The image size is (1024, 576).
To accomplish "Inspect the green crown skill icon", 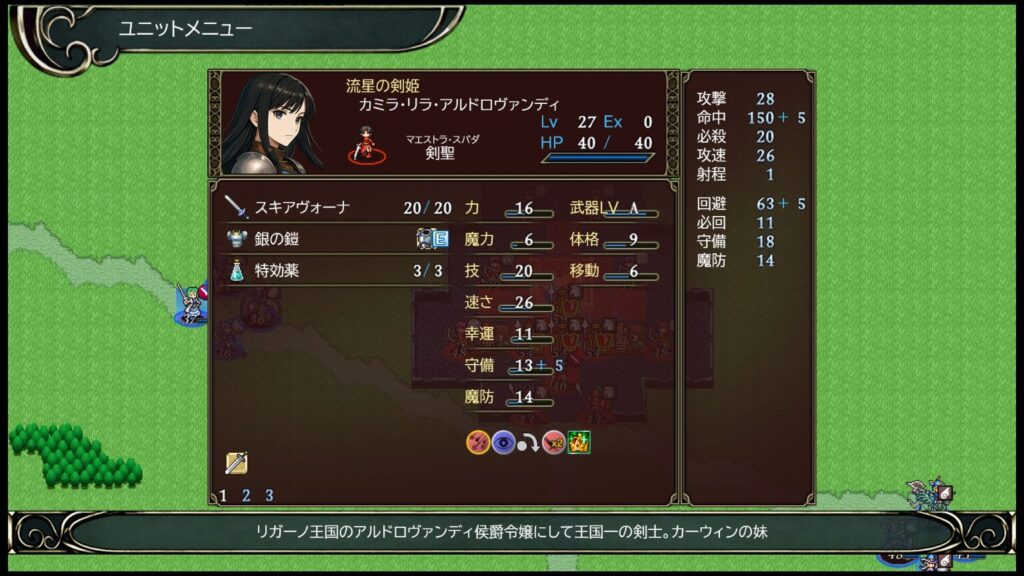I will click(x=578, y=442).
